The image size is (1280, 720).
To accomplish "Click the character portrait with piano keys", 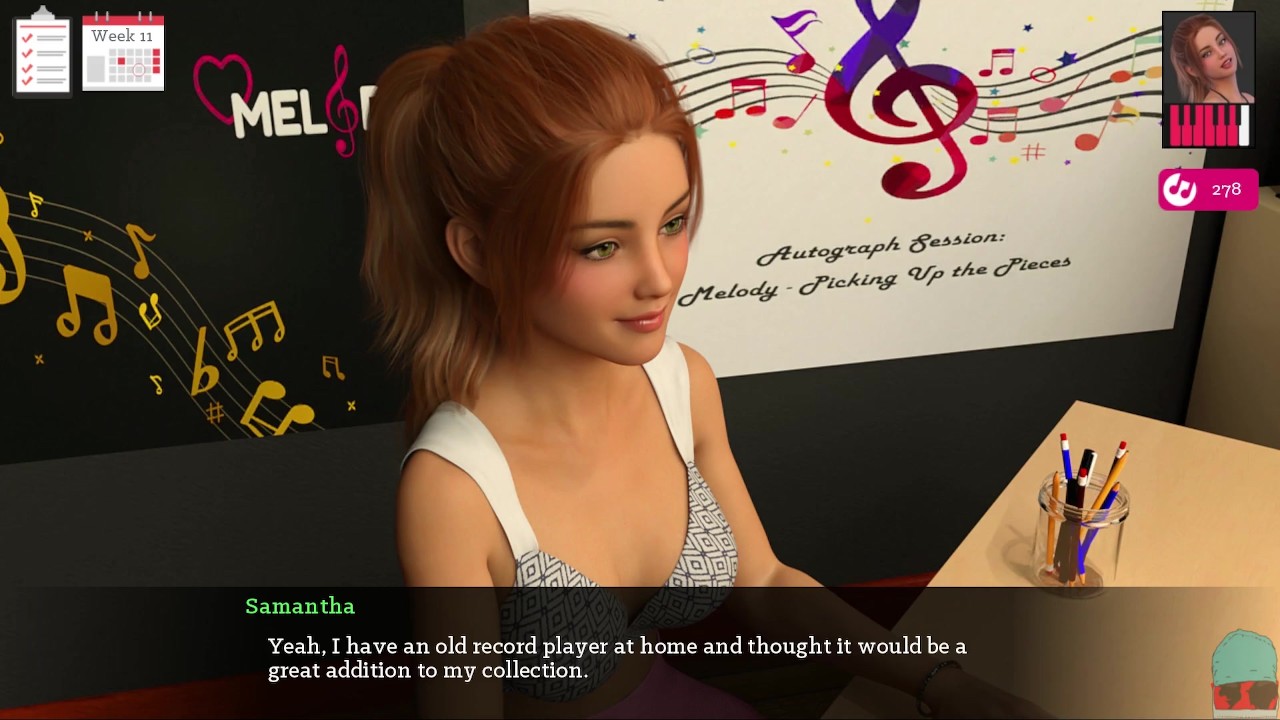I will tap(1208, 80).
